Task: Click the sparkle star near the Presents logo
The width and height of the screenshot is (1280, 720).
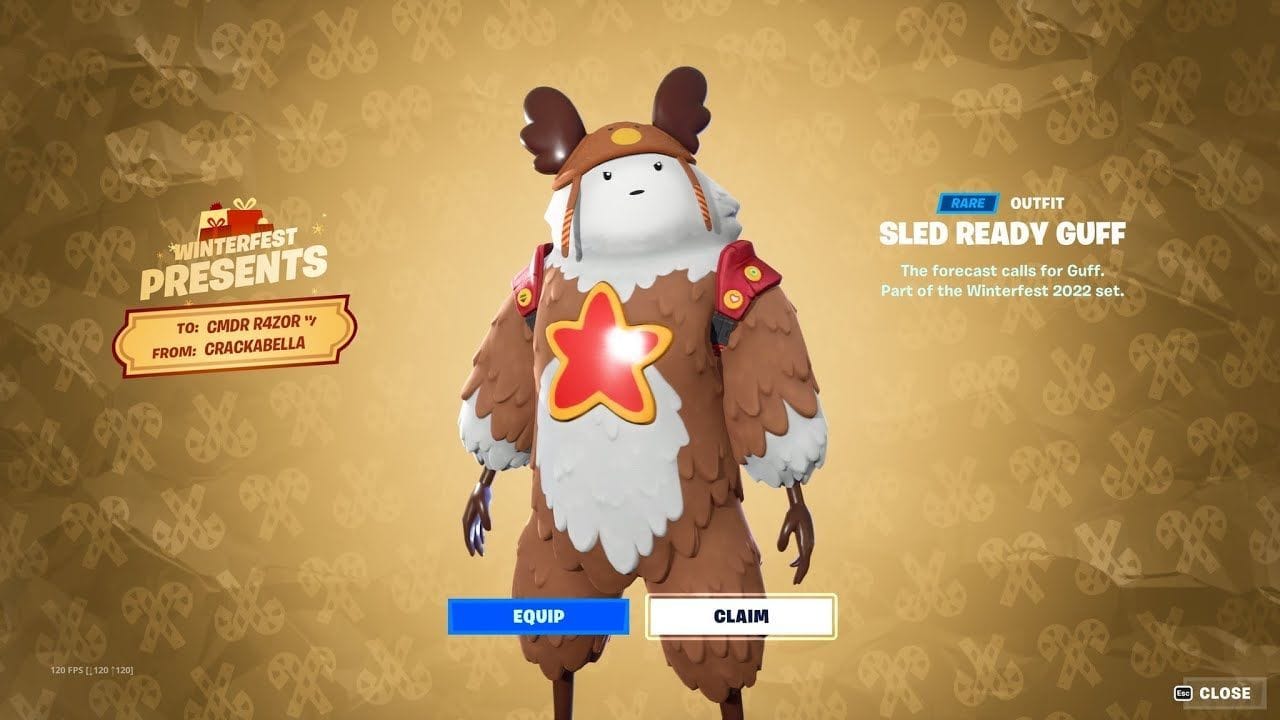Action: pos(320,230)
